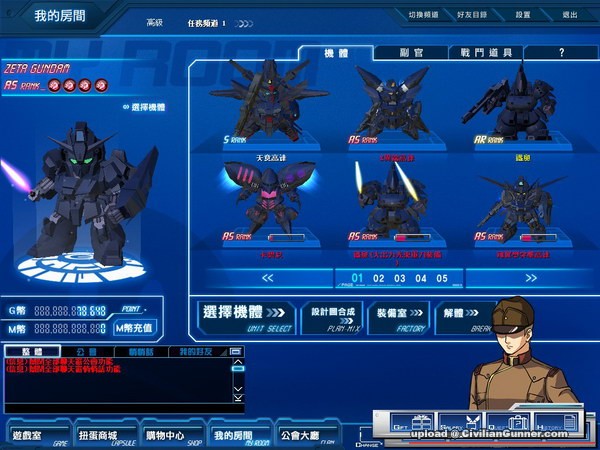Click the 退出 exit button
Viewport: 600px width, 450px height.
click(570, 16)
